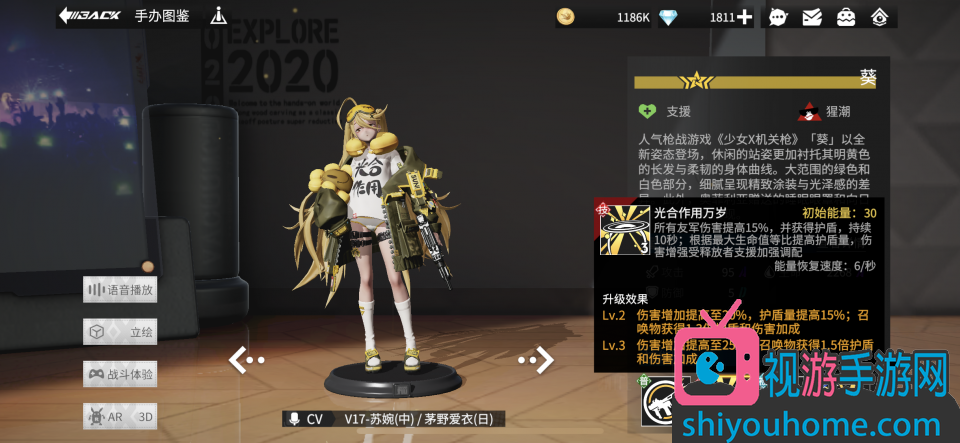960x443 pixels.
Task: Show the character illustration via 立绘
Action: (121, 332)
